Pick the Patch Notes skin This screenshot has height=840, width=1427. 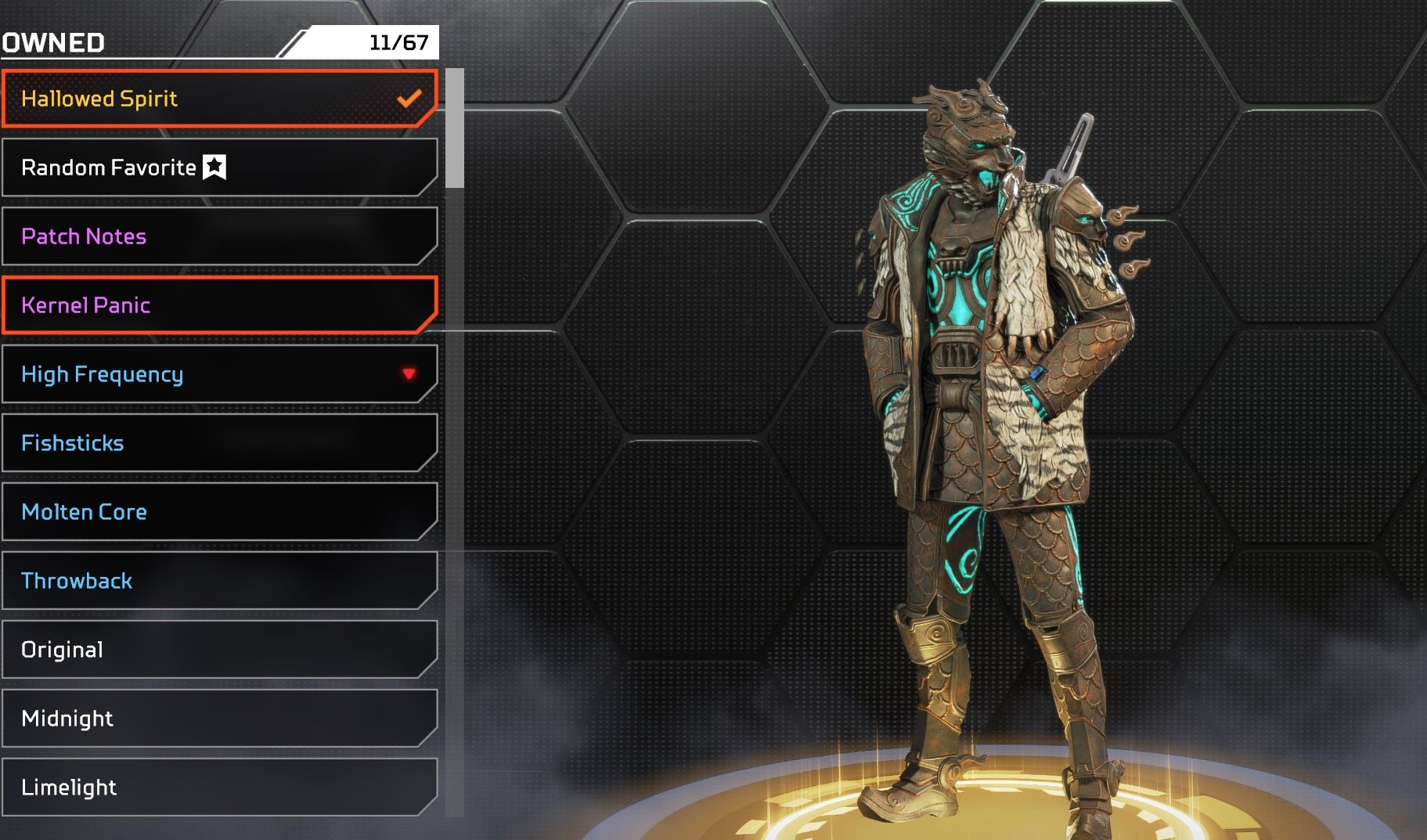click(x=219, y=236)
